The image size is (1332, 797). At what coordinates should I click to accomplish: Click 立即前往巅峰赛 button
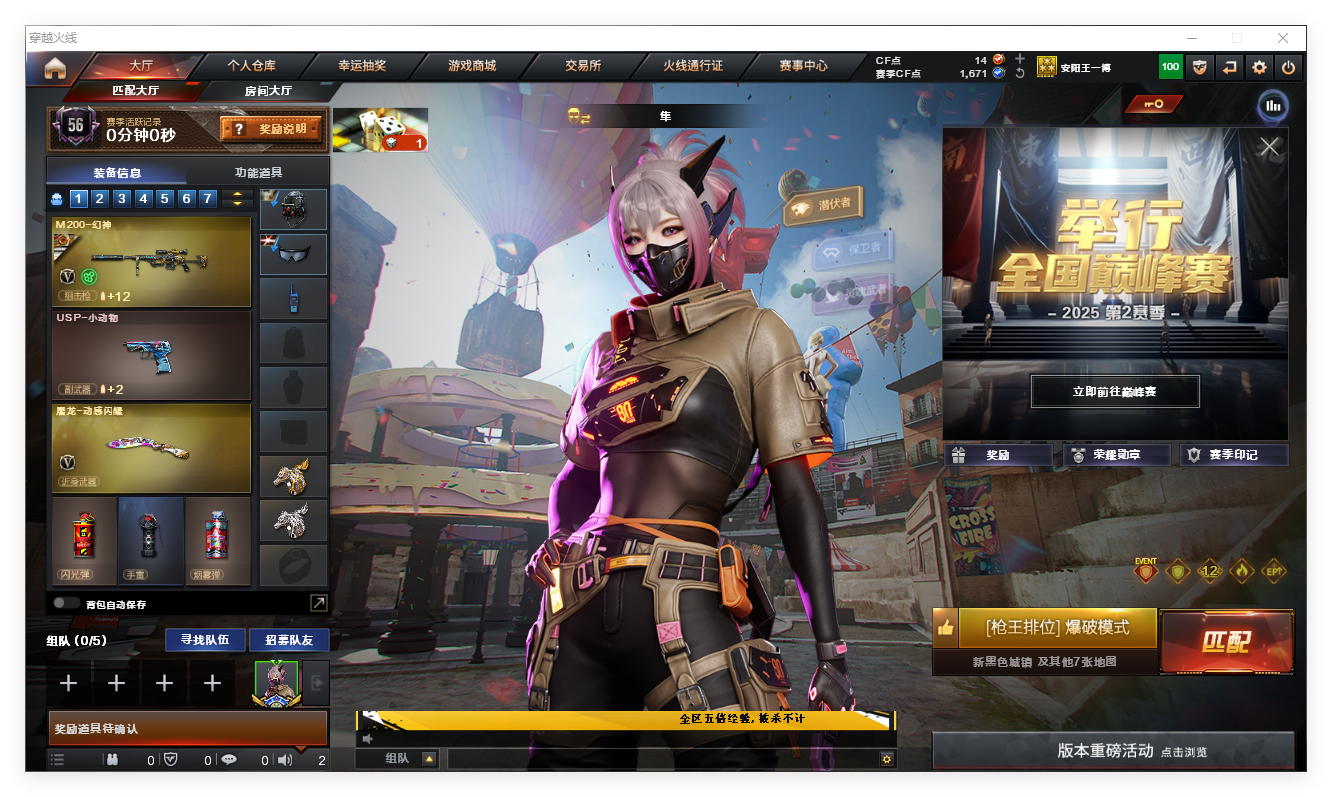(x=1114, y=392)
